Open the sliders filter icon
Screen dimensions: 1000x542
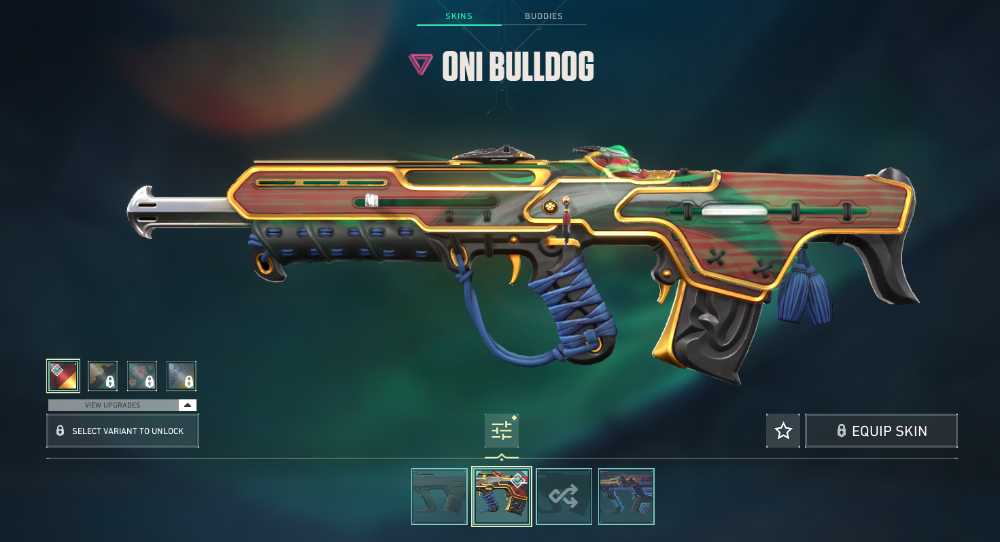(x=501, y=431)
